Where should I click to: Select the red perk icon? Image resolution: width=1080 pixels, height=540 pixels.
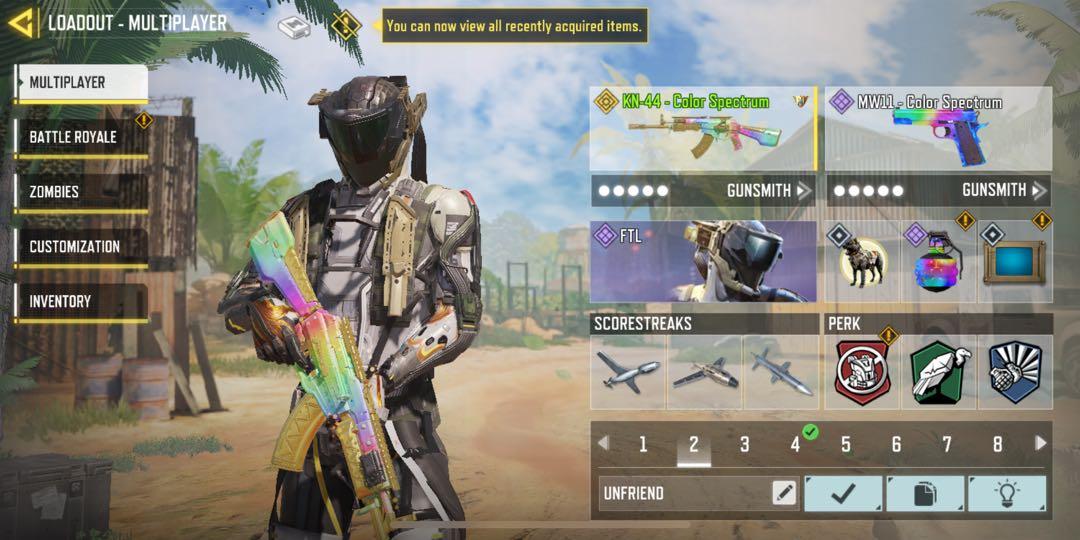(862, 373)
